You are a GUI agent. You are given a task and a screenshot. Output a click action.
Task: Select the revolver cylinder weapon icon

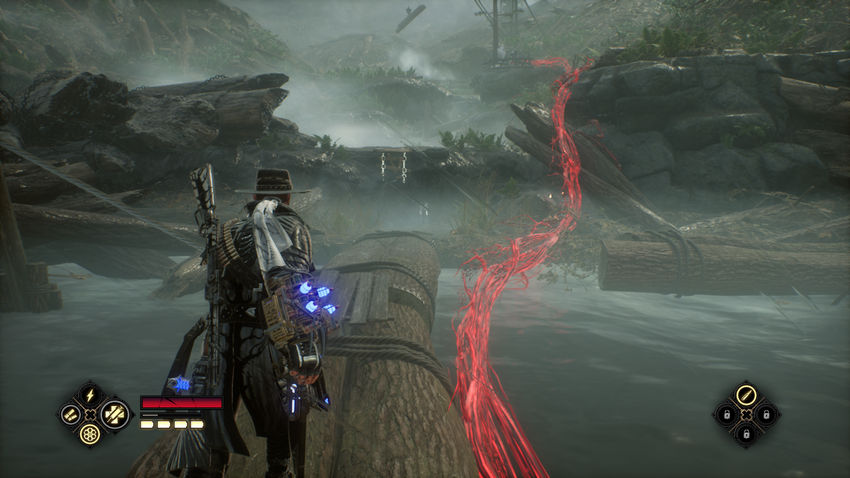[89, 434]
